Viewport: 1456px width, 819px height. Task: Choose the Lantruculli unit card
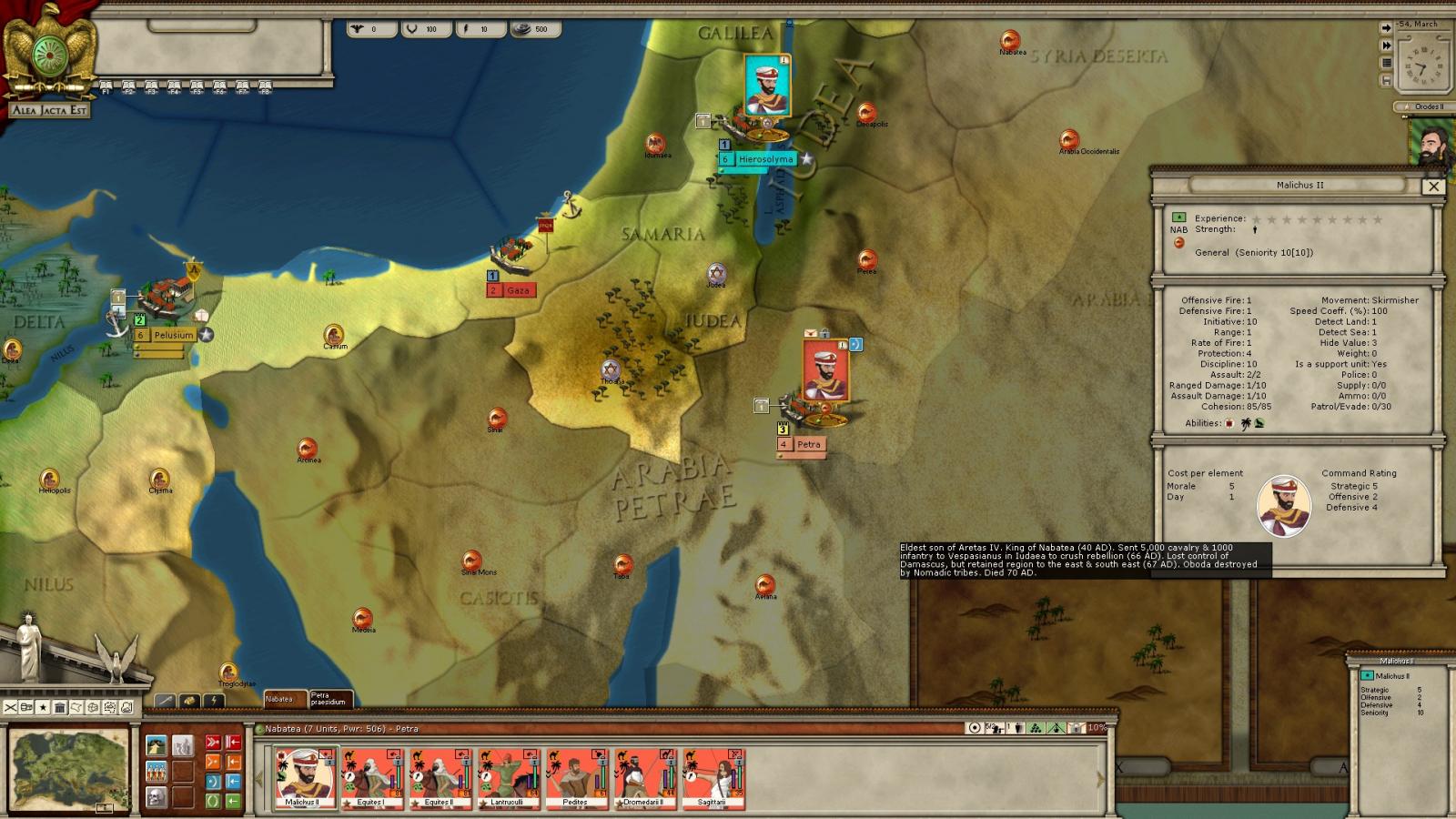(x=508, y=778)
